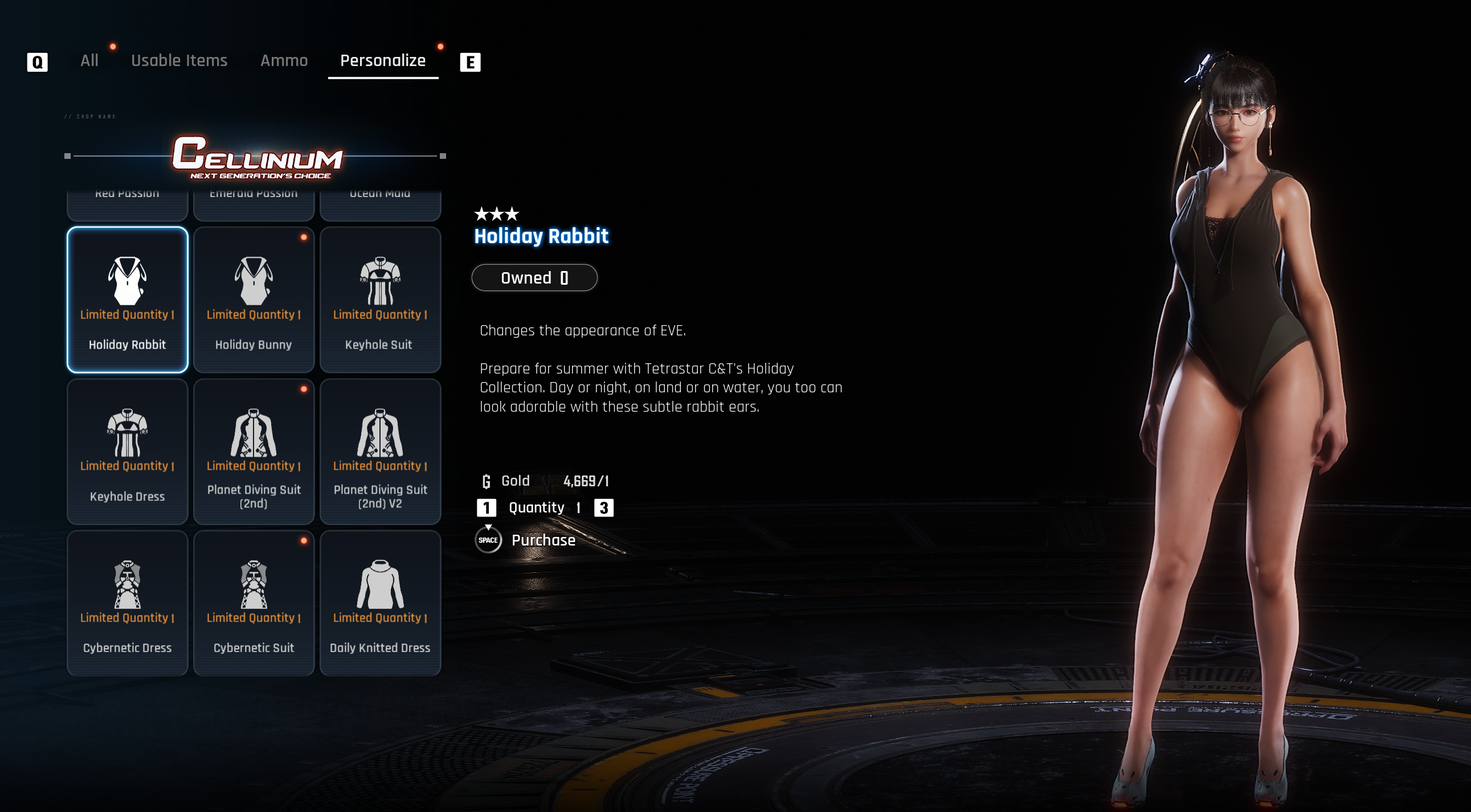Screen dimensions: 1471x812
Task: Switch to the All tab
Action: point(89,60)
